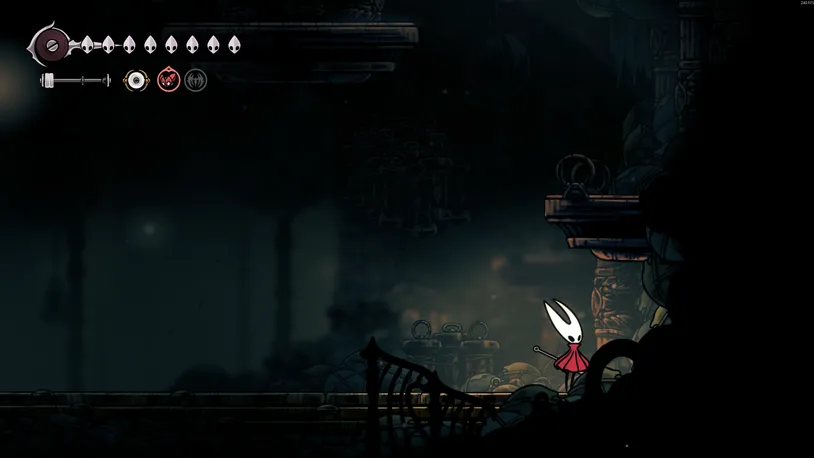Image resolution: width=814 pixels, height=458 pixels.
Task: Click the silk spool emblem
Action: [x=50, y=45]
